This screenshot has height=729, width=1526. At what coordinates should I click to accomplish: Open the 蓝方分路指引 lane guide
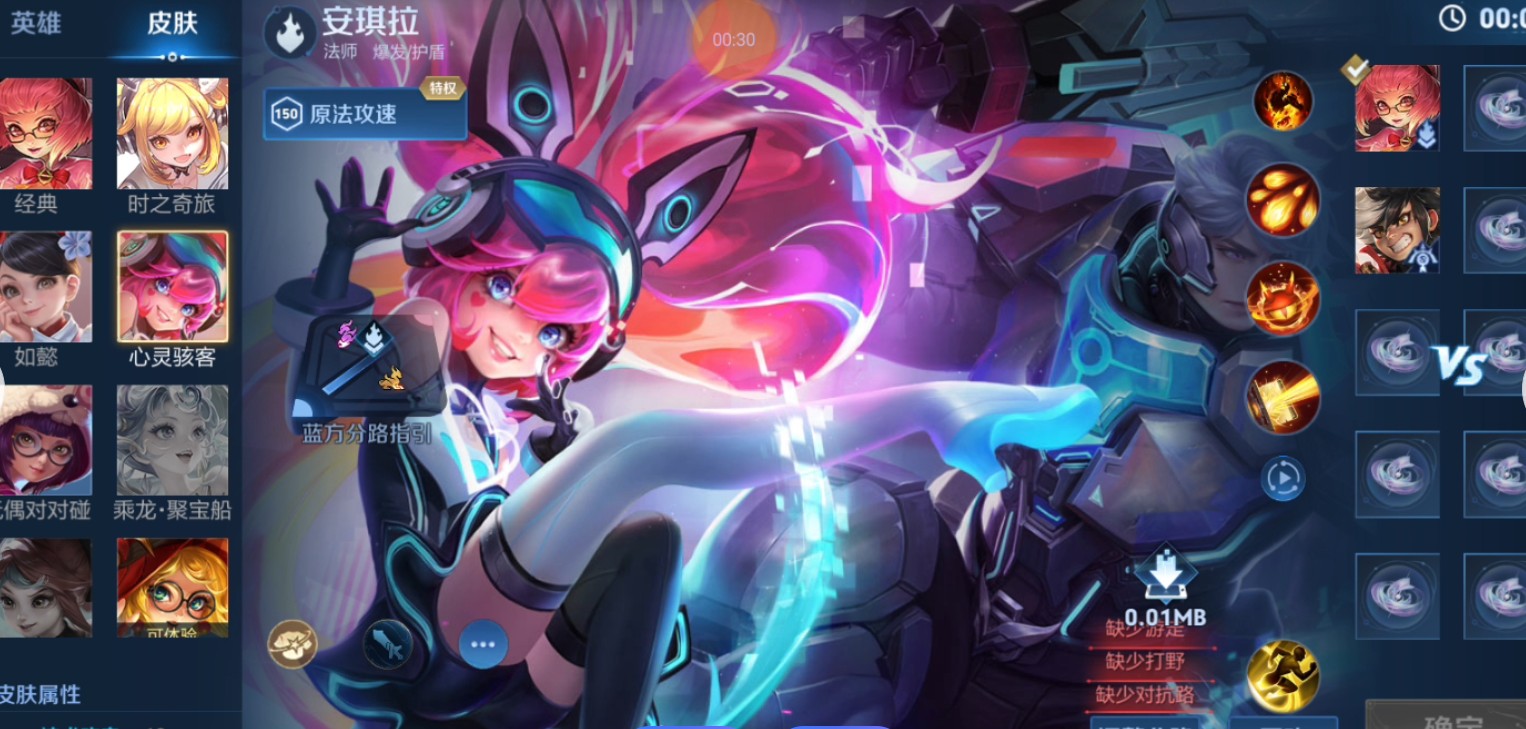[x=368, y=366]
